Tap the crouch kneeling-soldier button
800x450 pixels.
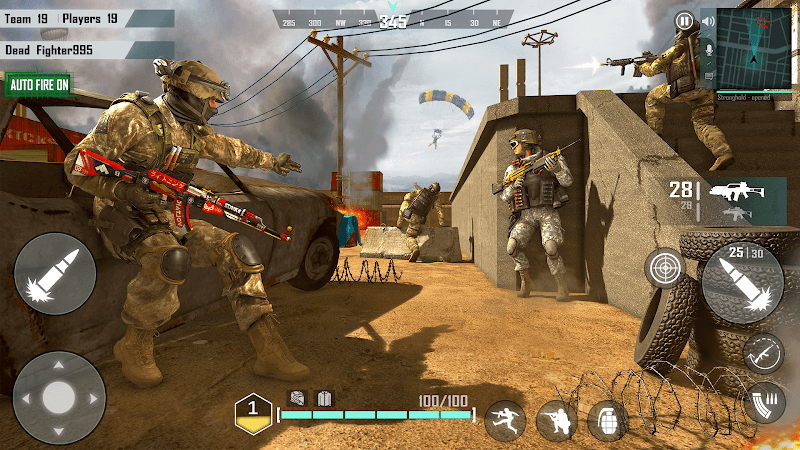coord(556,420)
